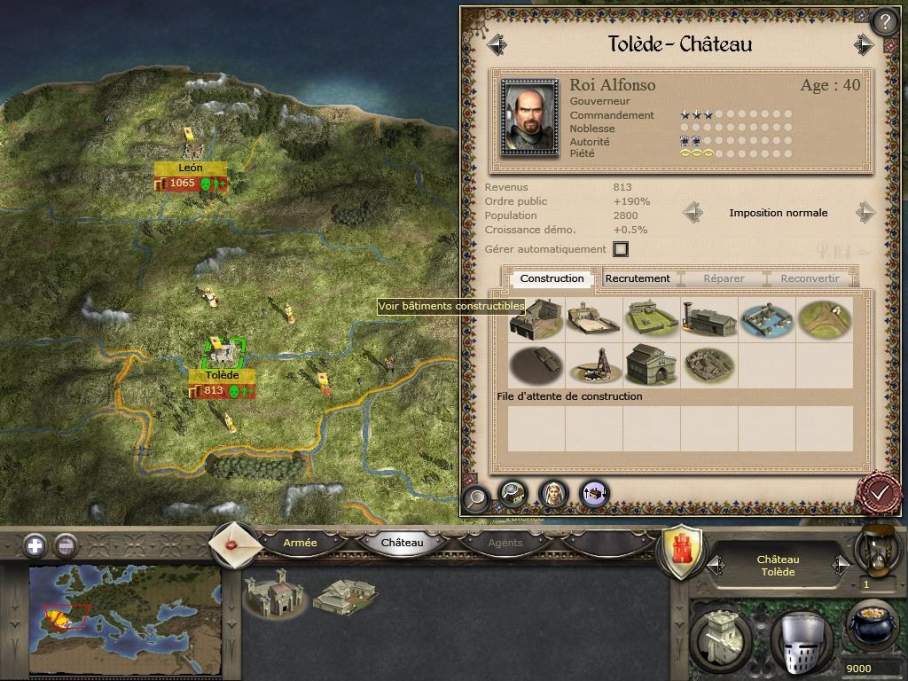Zoom out the minimap with minus button
908x681 pixels.
click(65, 546)
